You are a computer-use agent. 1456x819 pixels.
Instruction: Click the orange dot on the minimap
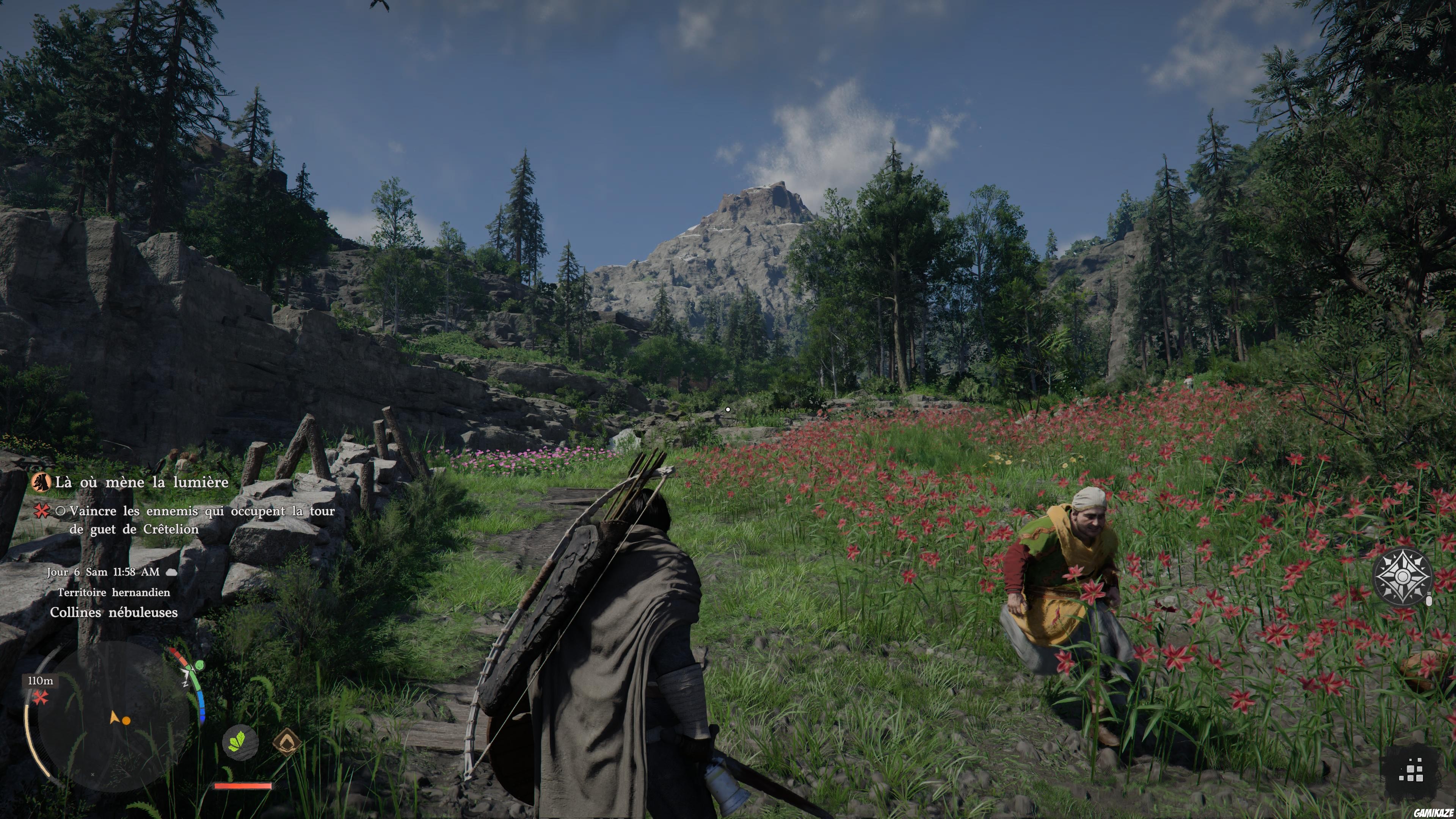pyautogui.click(x=127, y=721)
